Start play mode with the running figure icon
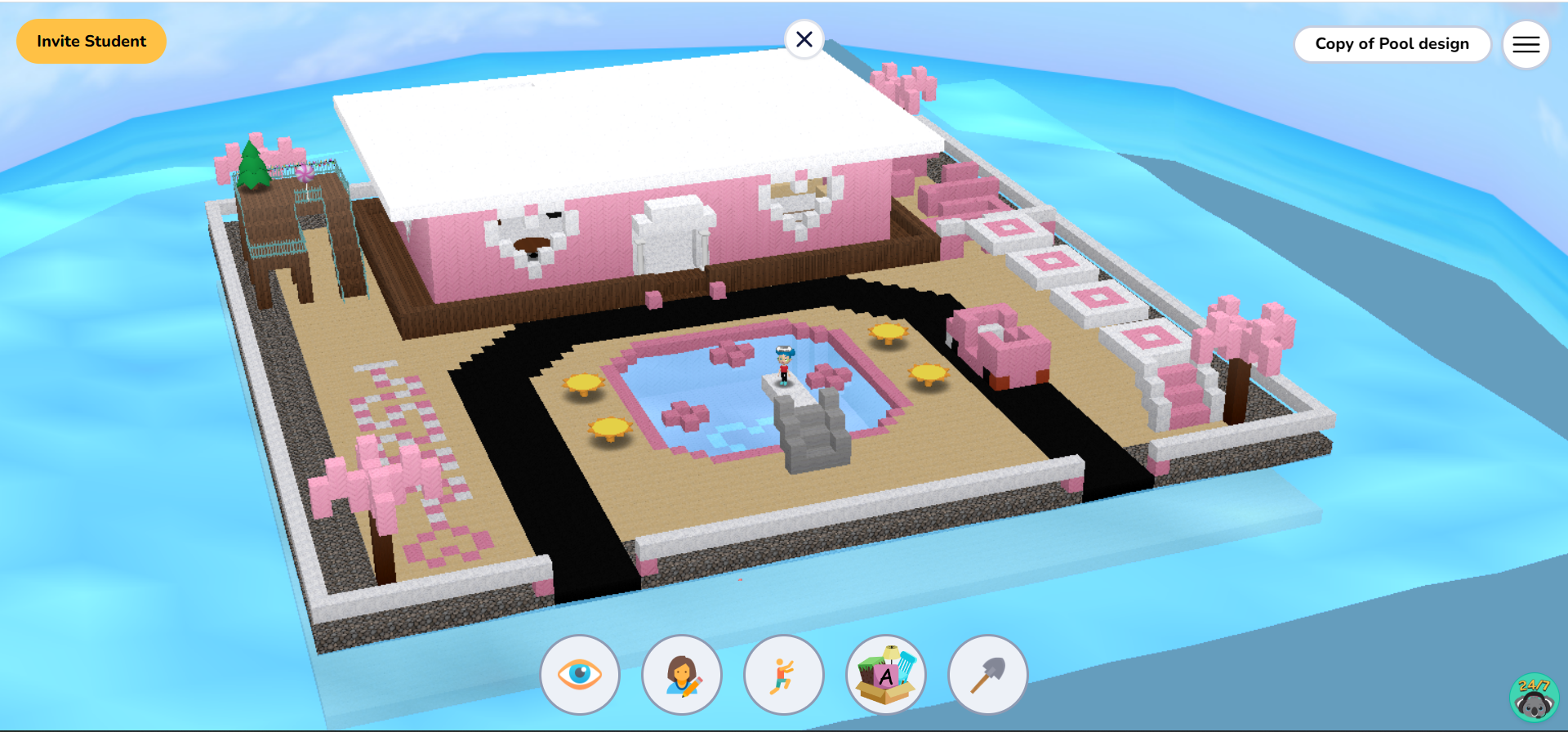1568x732 pixels. [784, 674]
